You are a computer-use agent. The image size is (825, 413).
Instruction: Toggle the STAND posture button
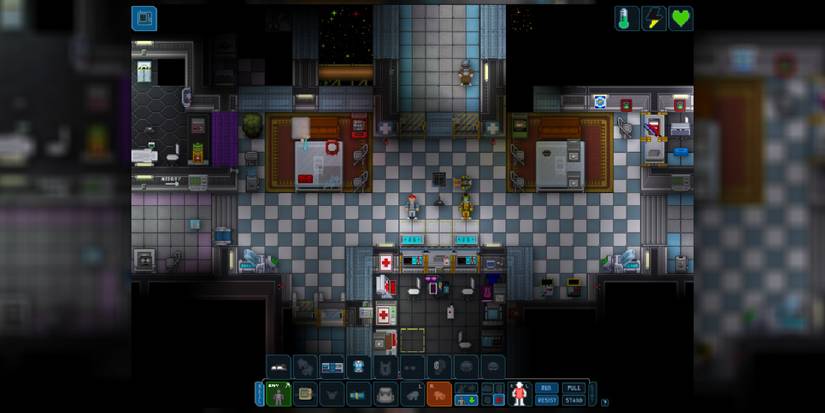[x=573, y=399]
